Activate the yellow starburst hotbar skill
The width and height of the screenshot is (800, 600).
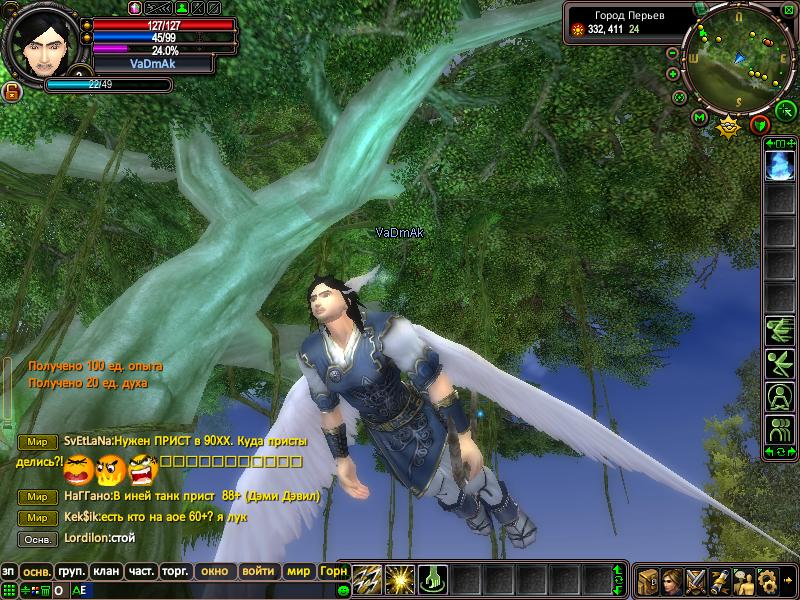tap(400, 578)
